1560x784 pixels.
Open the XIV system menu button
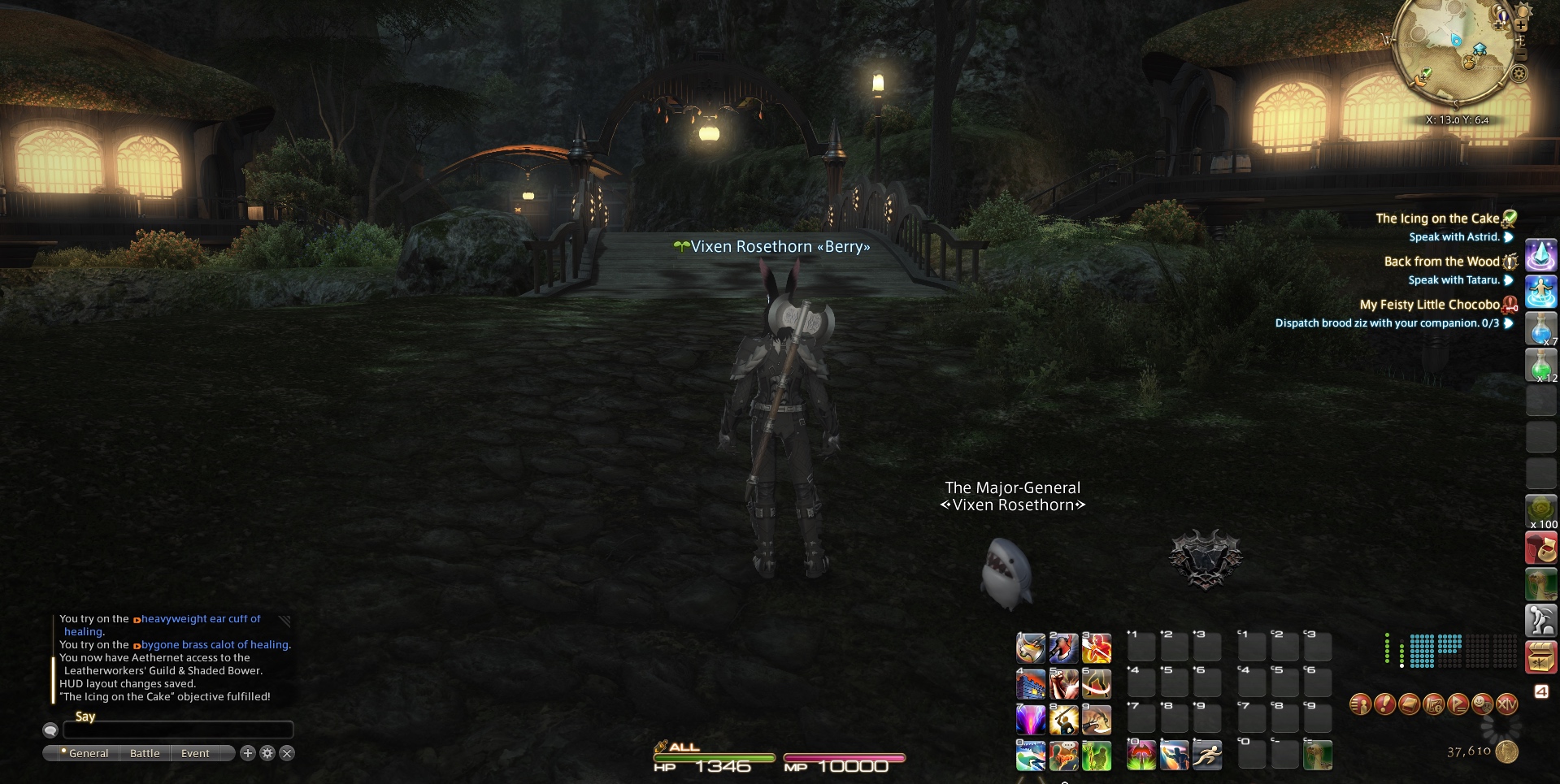[x=1507, y=704]
